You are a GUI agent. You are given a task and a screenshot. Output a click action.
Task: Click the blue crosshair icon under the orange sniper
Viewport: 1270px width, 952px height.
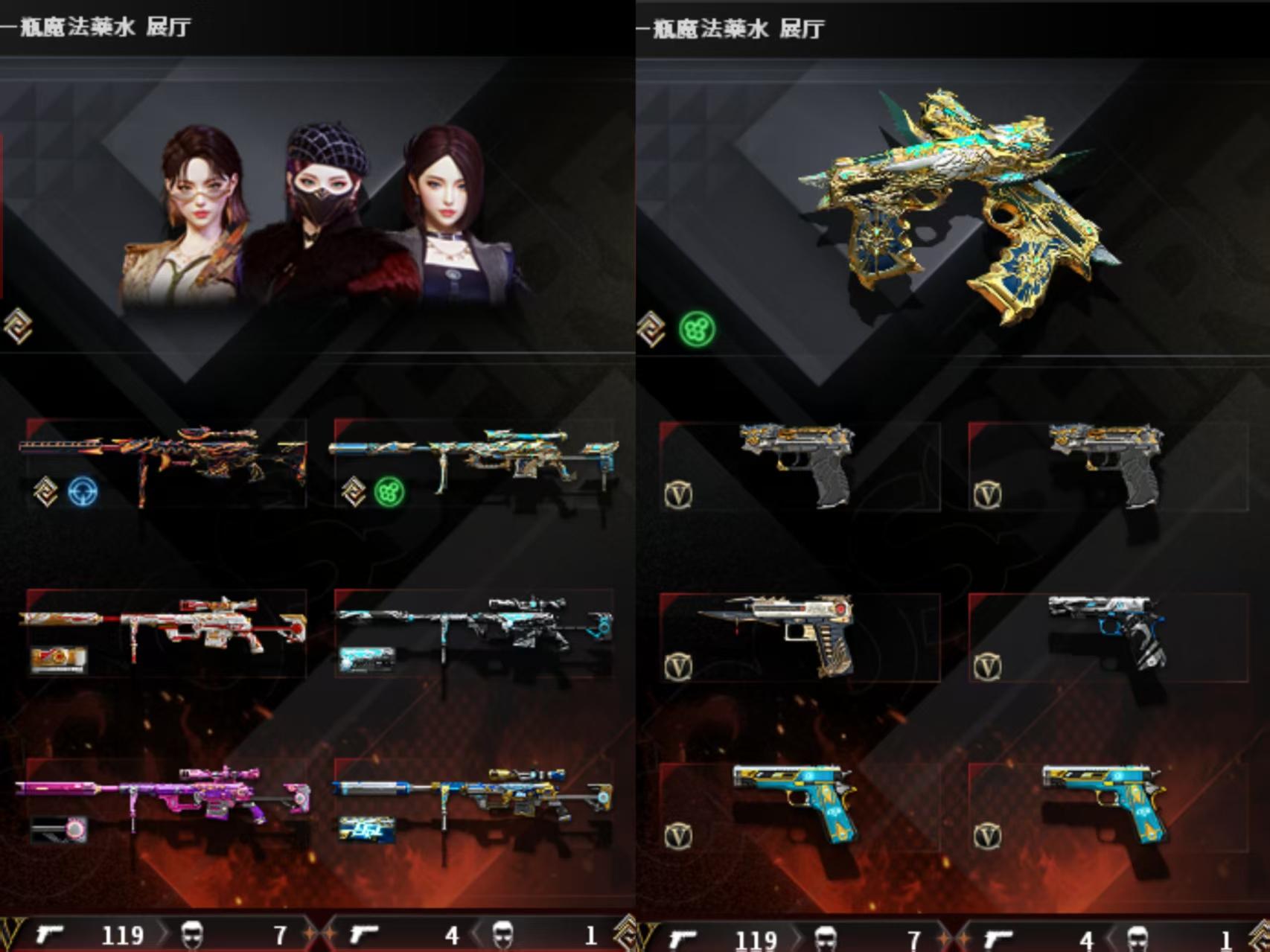[x=82, y=493]
